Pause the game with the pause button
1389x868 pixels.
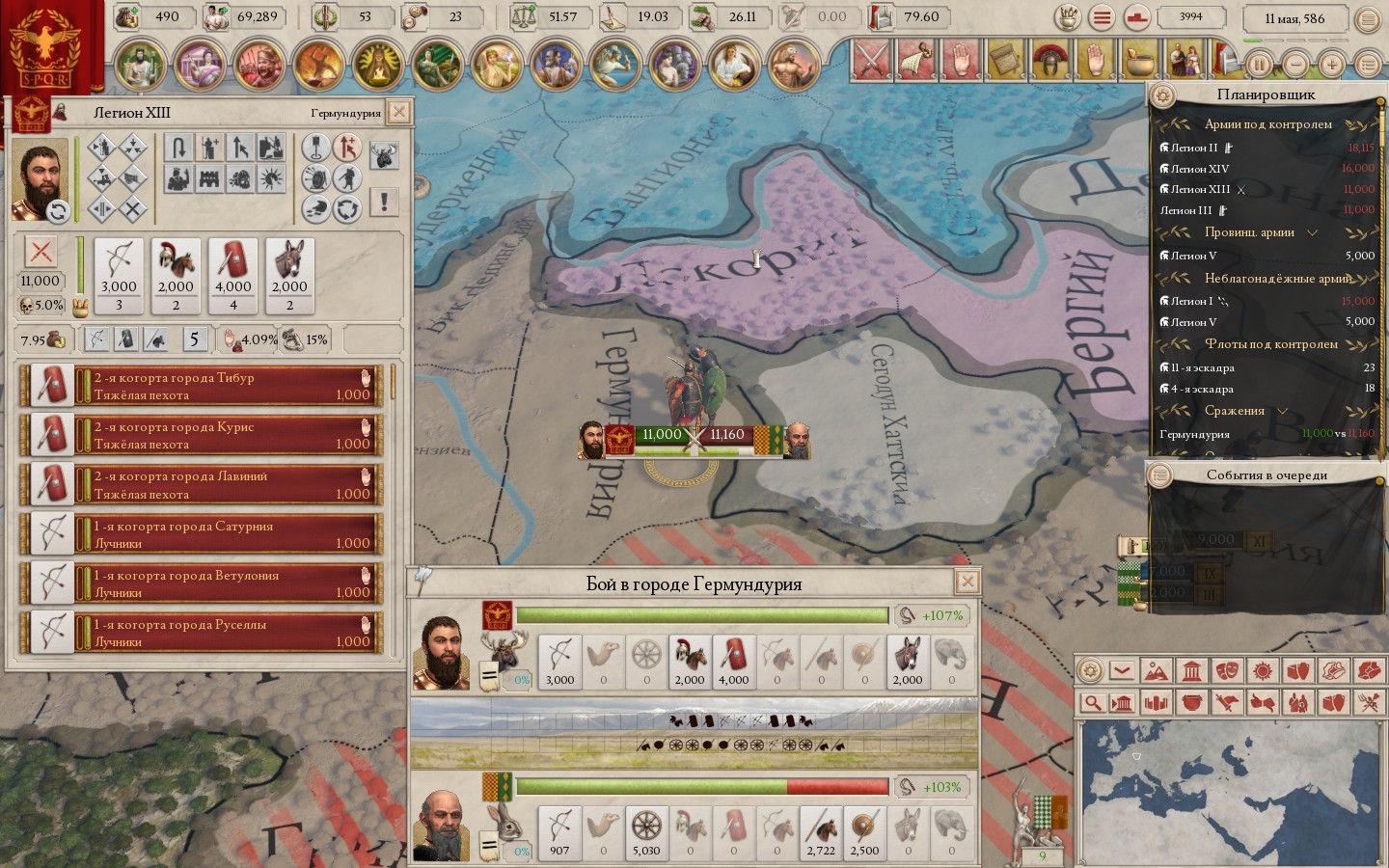tap(1260, 65)
